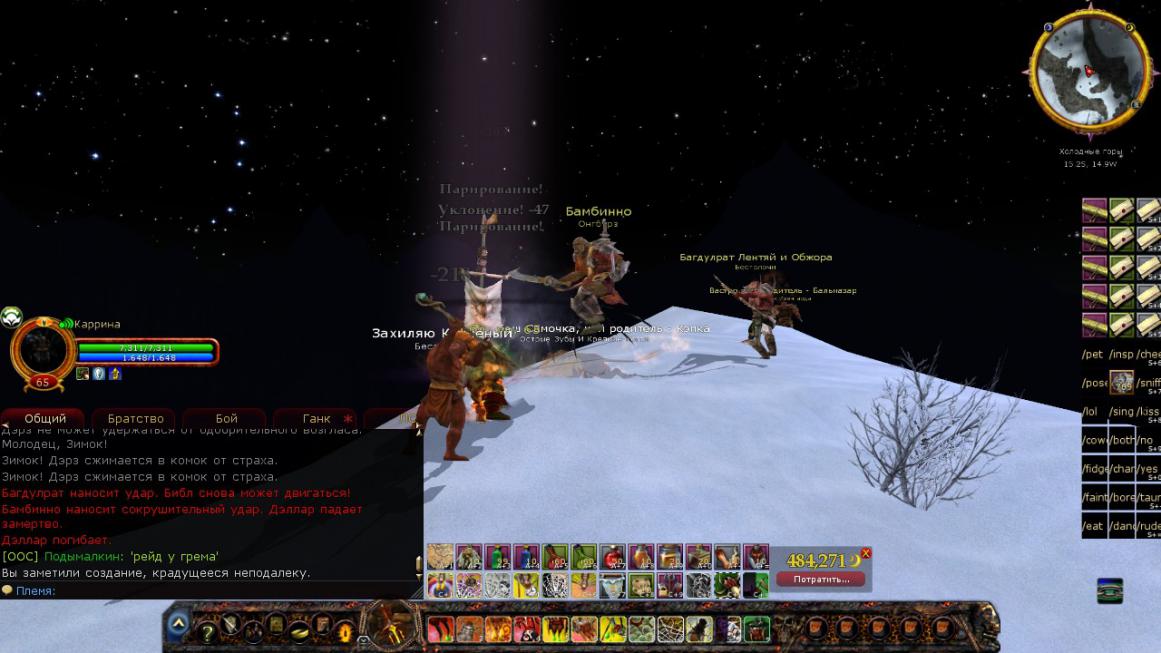Open the question mark help icon

click(x=208, y=632)
